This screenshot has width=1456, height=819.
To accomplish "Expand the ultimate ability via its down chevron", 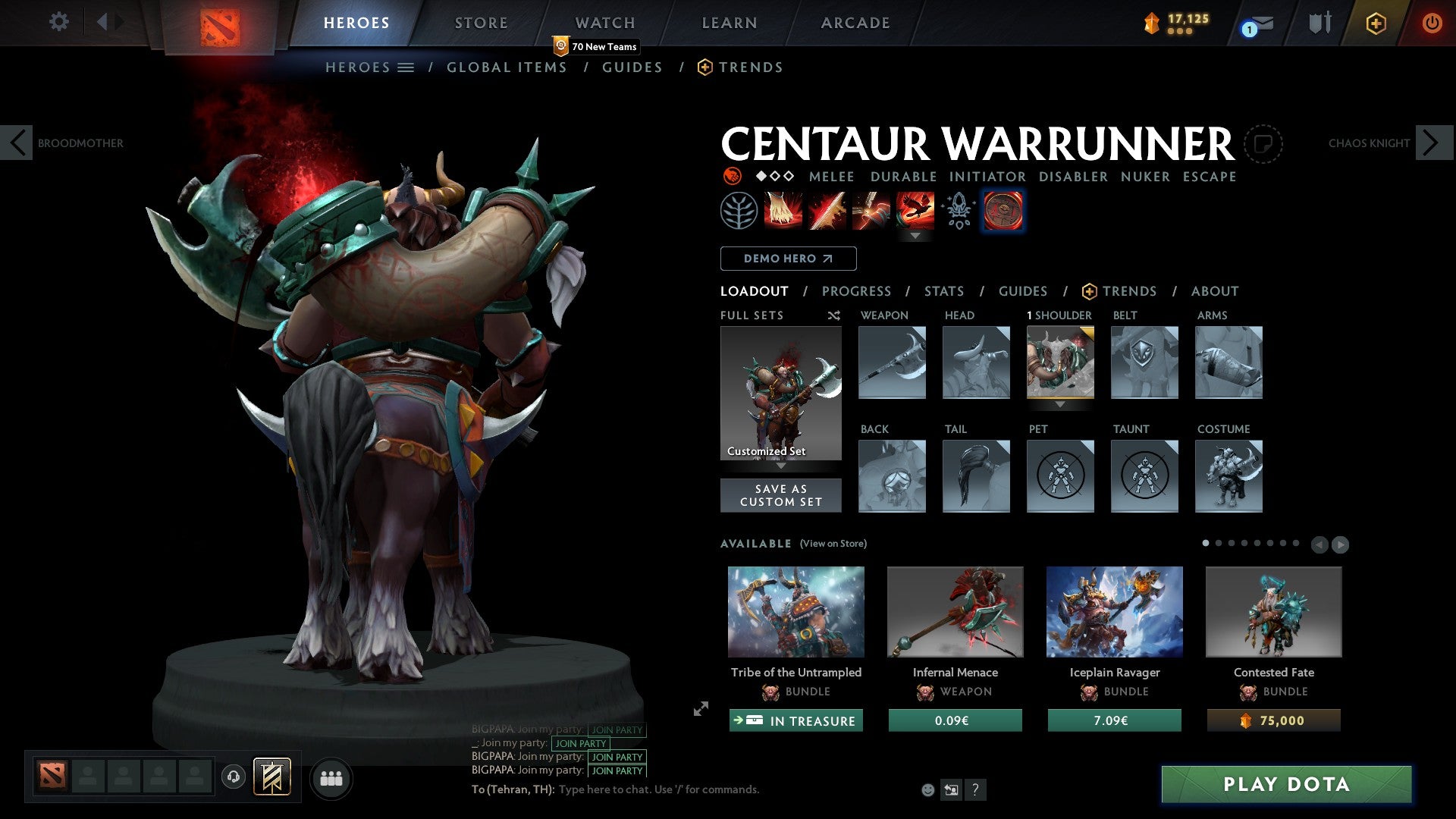I will (915, 236).
